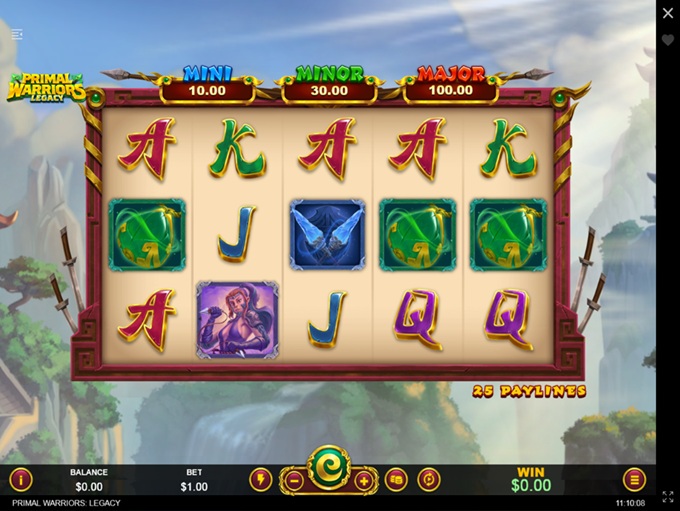The width and height of the screenshot is (680, 511).
Task: Close the game with the X button
Action: click(x=668, y=14)
